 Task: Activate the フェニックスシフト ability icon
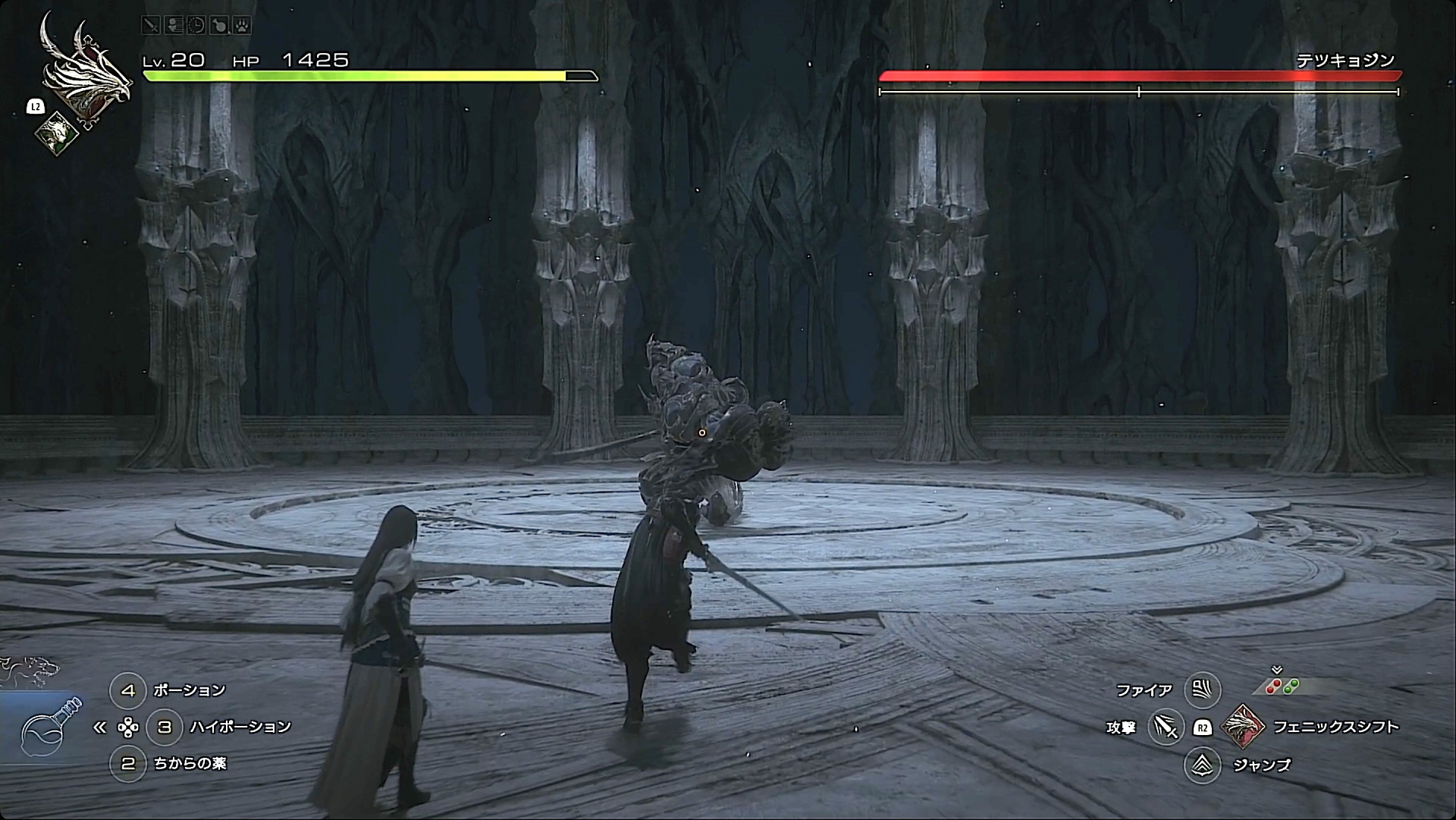point(1243,727)
